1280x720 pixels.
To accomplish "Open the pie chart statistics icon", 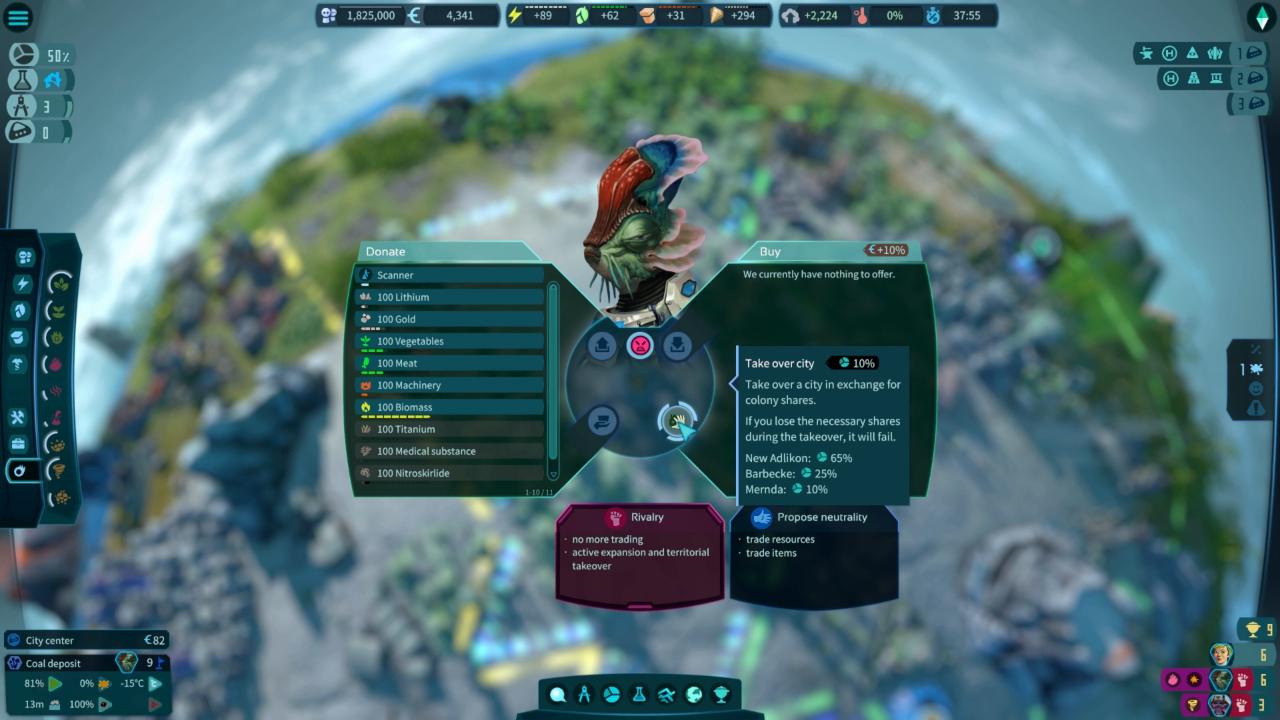I will [612, 695].
